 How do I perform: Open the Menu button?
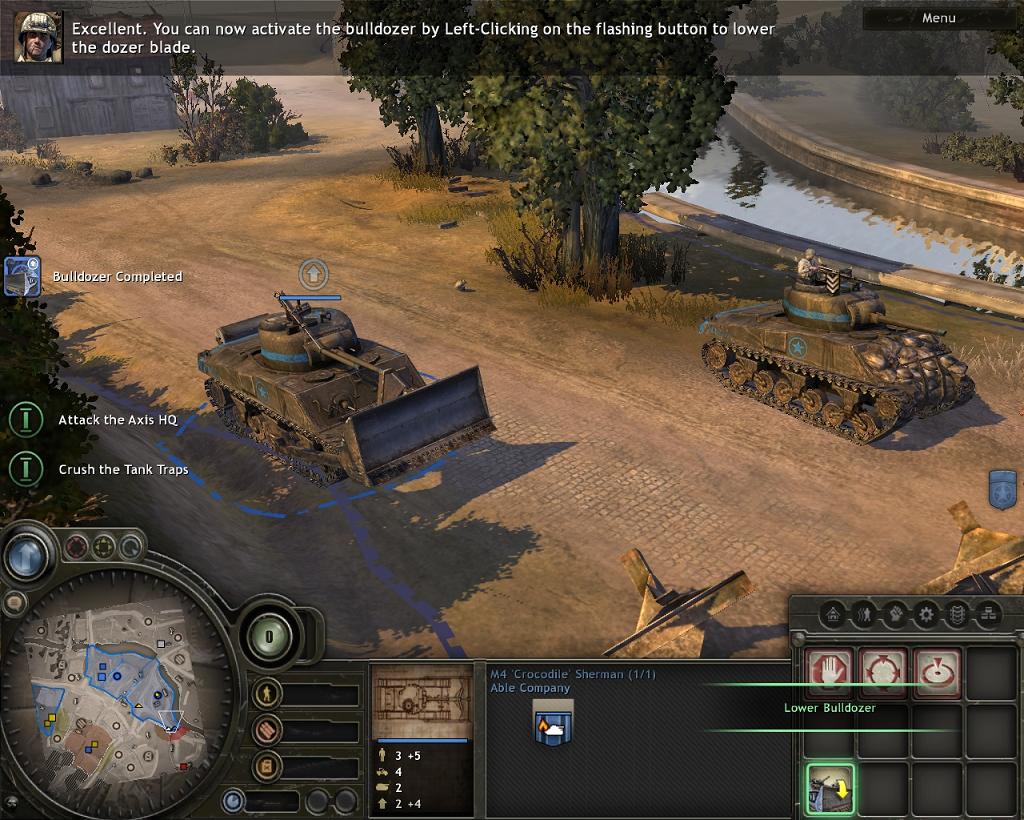(938, 18)
